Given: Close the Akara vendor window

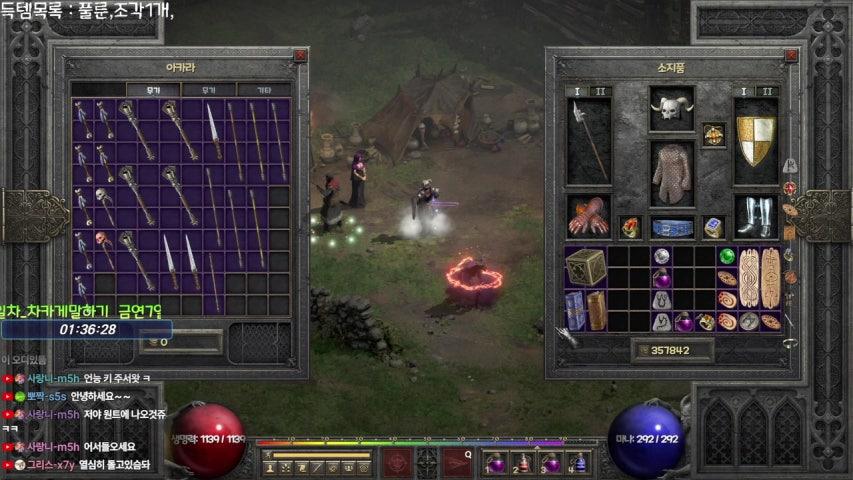Looking at the screenshot, I should [300, 57].
